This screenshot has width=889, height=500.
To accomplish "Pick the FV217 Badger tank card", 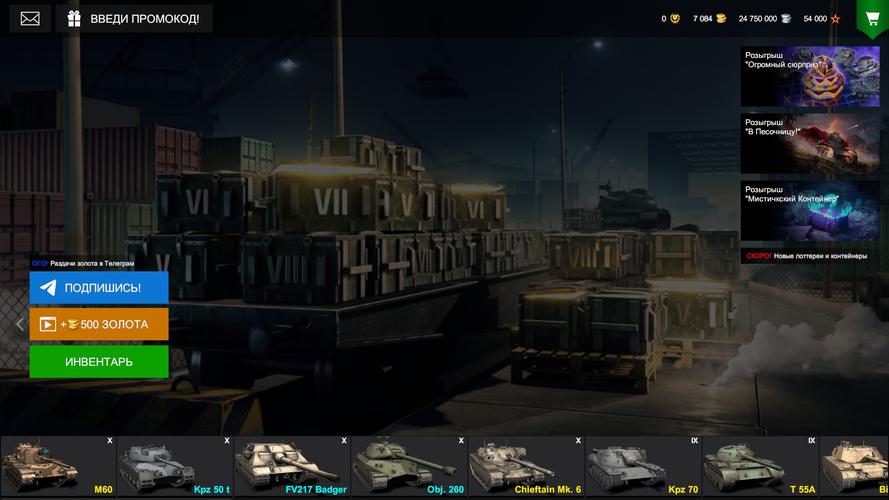I will 292,466.
